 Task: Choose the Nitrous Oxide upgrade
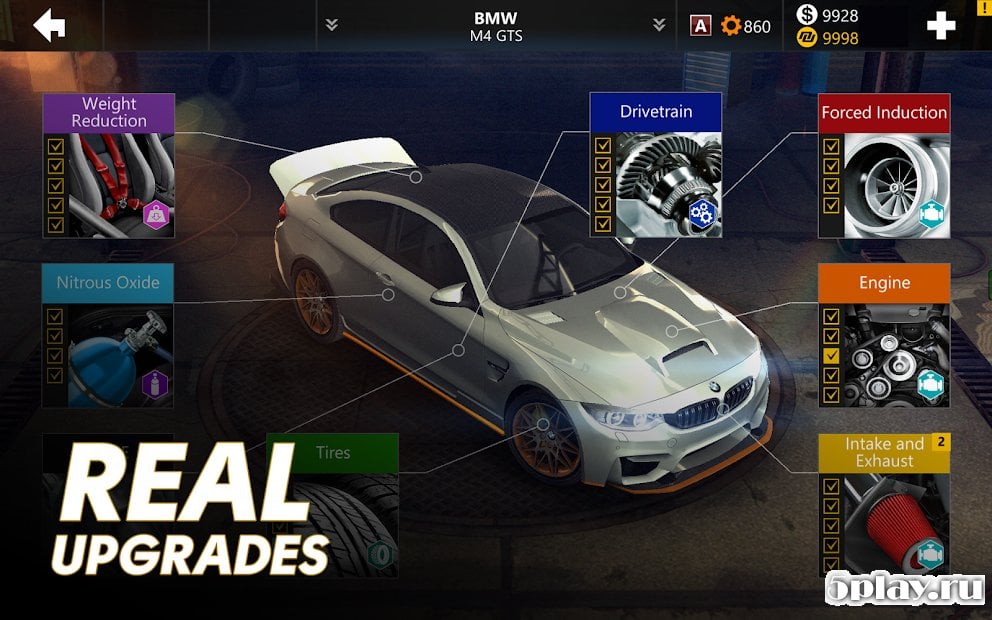[108, 335]
